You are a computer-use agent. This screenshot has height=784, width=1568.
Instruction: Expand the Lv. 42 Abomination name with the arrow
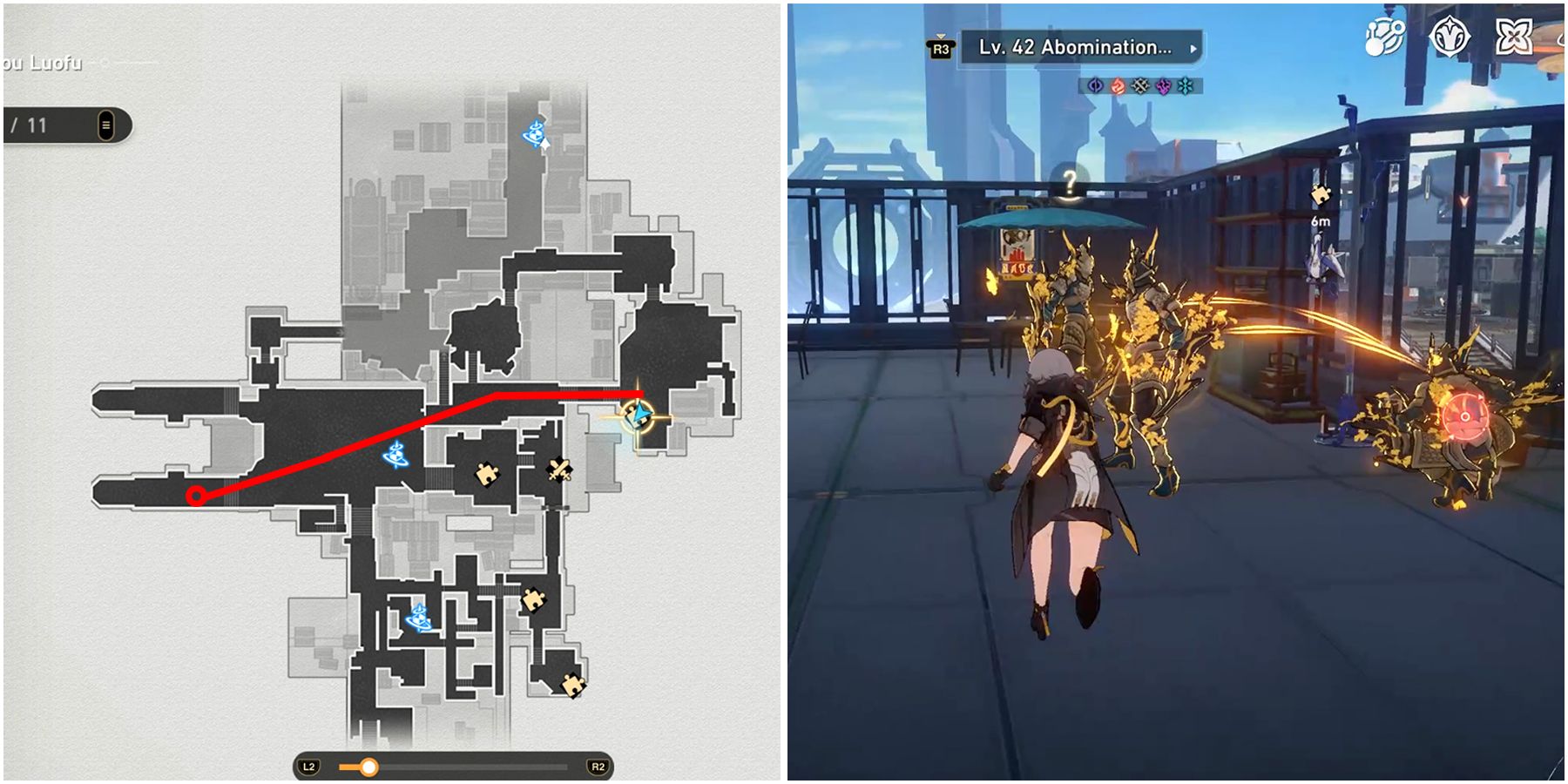coord(1193,51)
